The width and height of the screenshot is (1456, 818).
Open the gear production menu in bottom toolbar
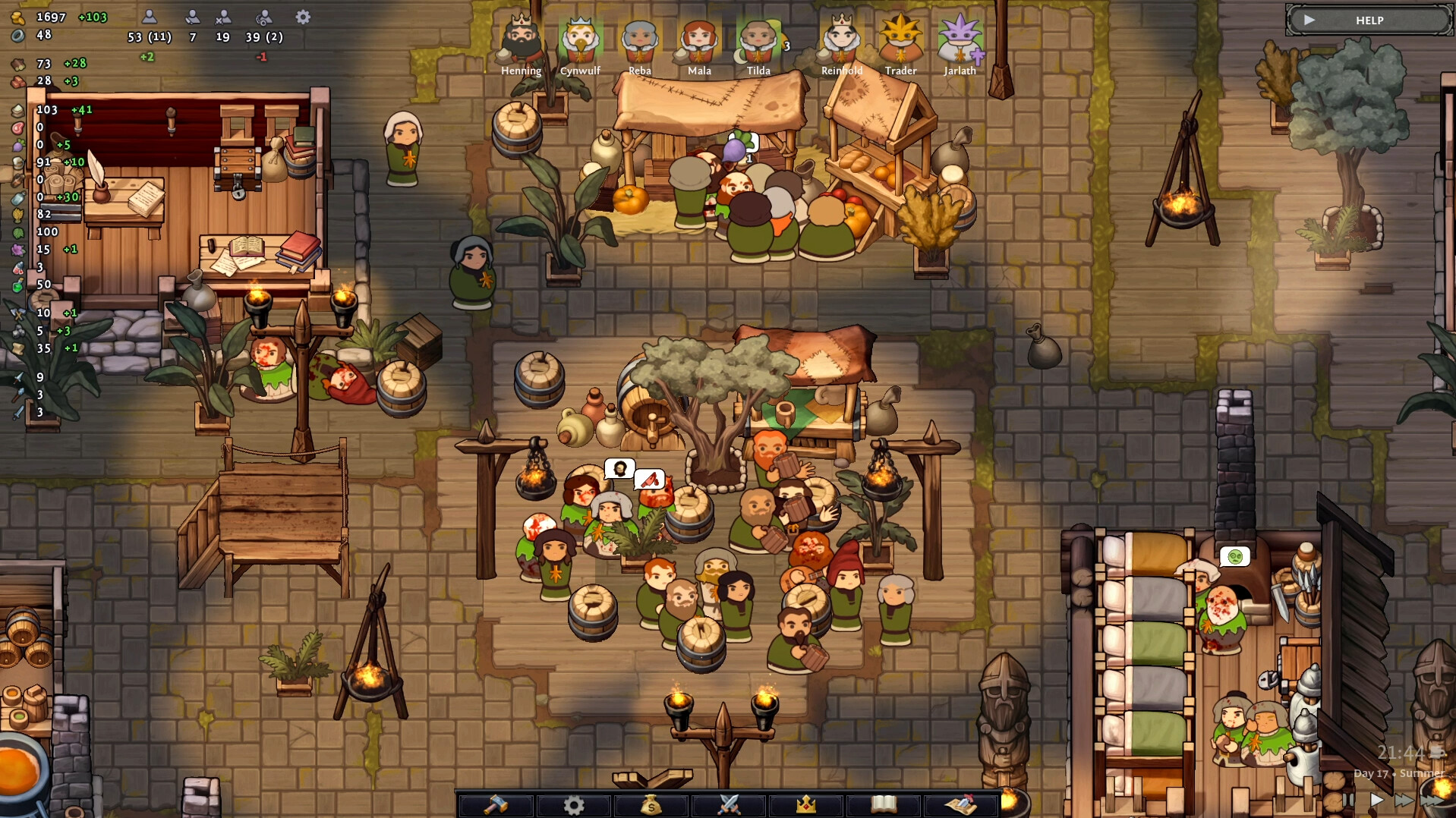575,804
